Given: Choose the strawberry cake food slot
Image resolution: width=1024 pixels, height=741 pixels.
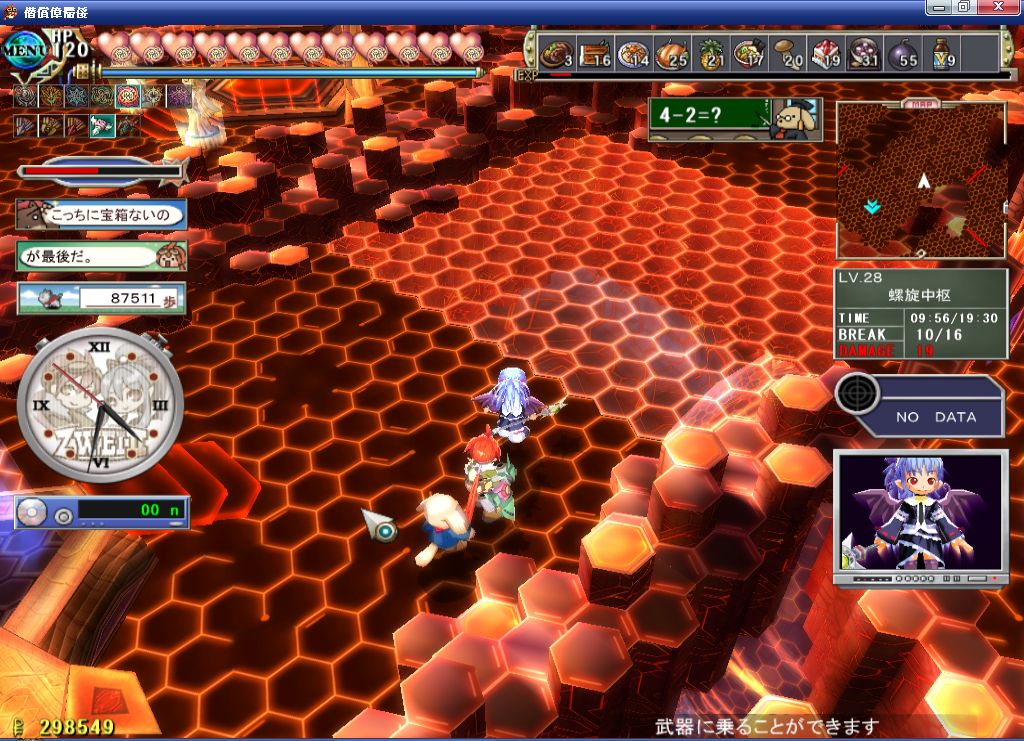Looking at the screenshot, I should click(x=825, y=52).
